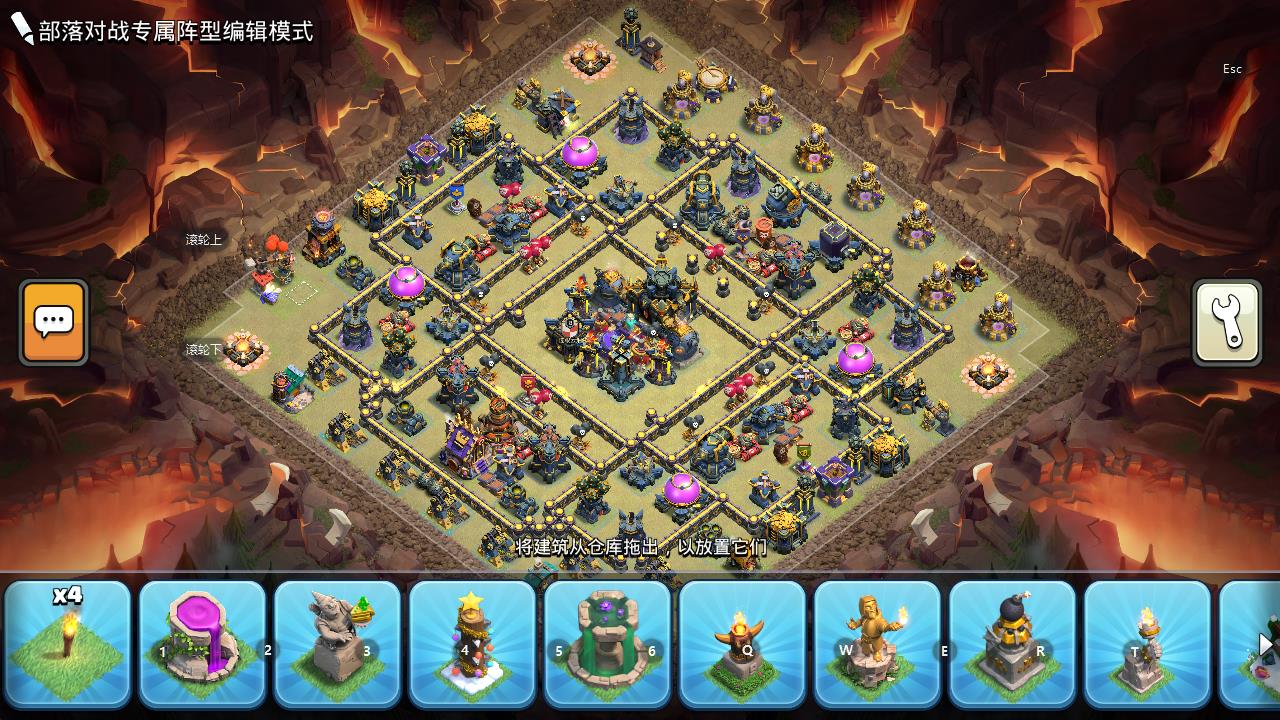Select the torch decoration tile marked x4
Image resolution: width=1280 pixels, height=720 pixels.
68,644
